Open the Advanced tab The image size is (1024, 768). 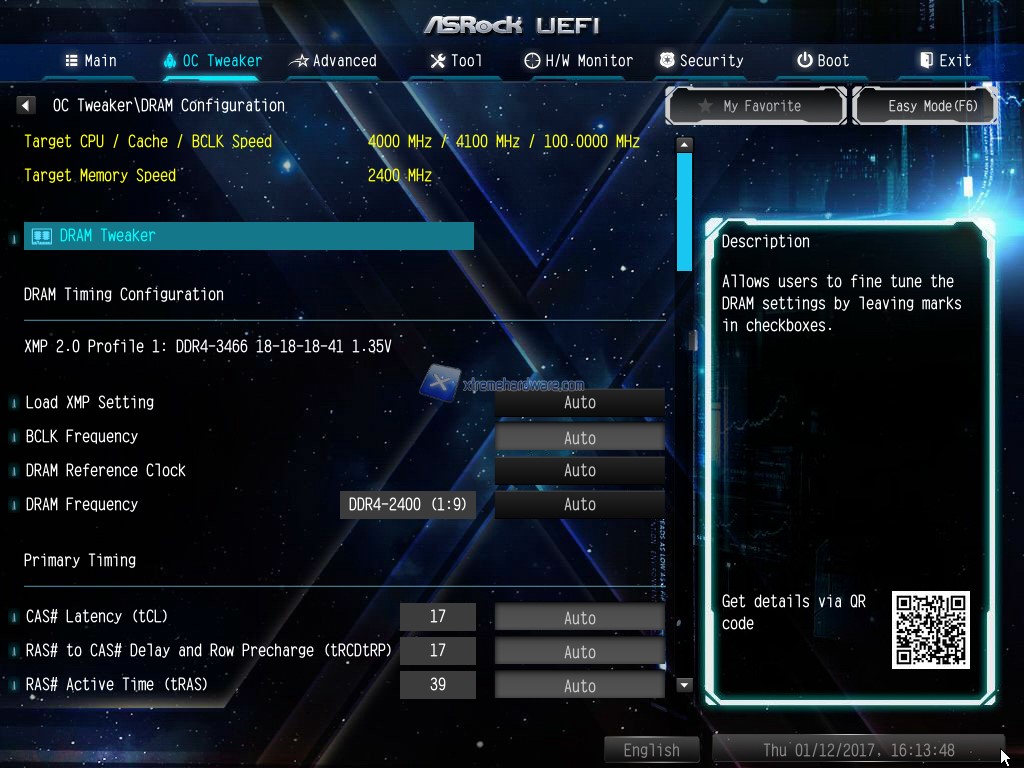click(333, 61)
